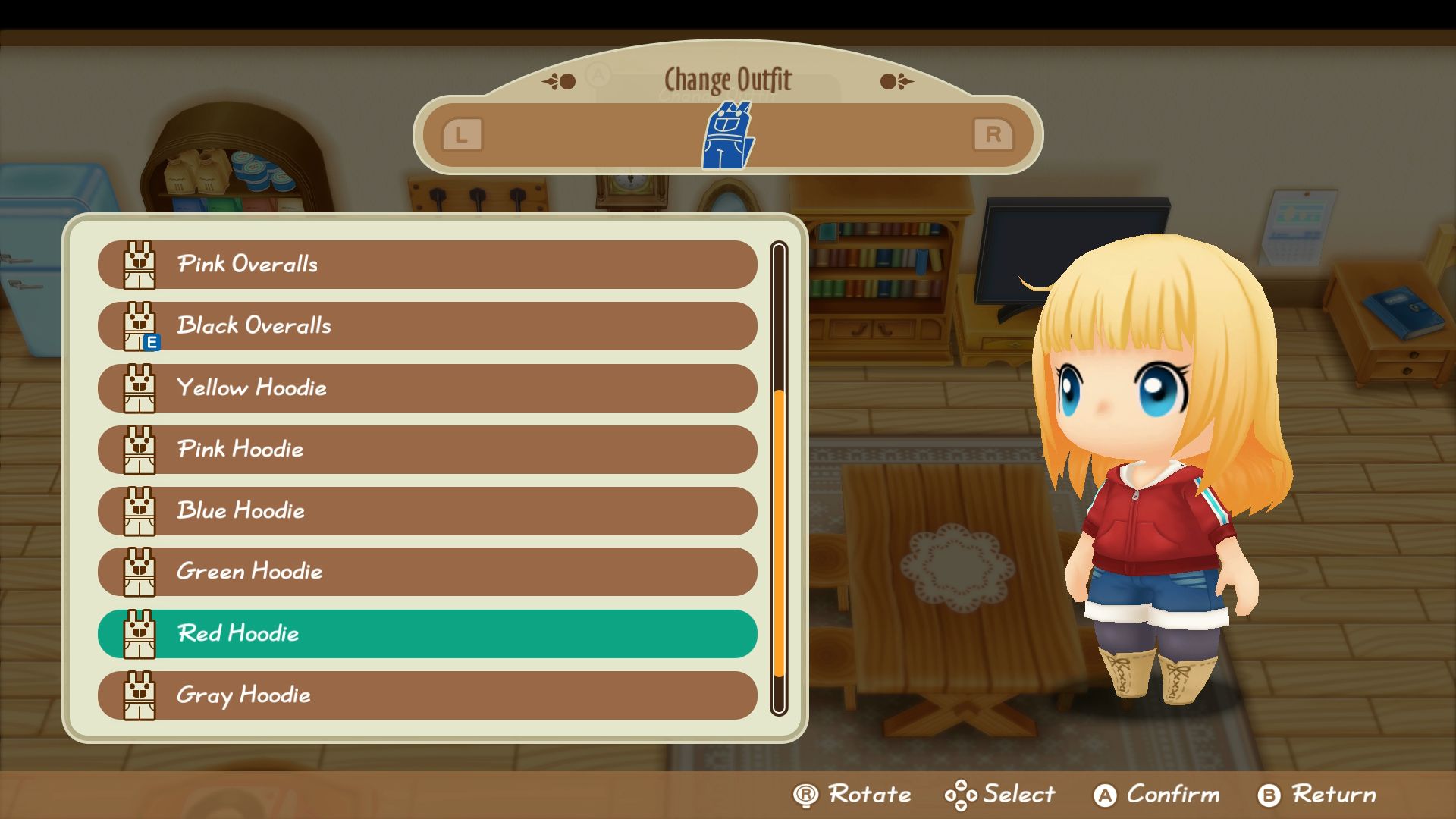The height and width of the screenshot is (819, 1456).
Task: Click the highlighted Red Hoodie row
Action: point(427,634)
